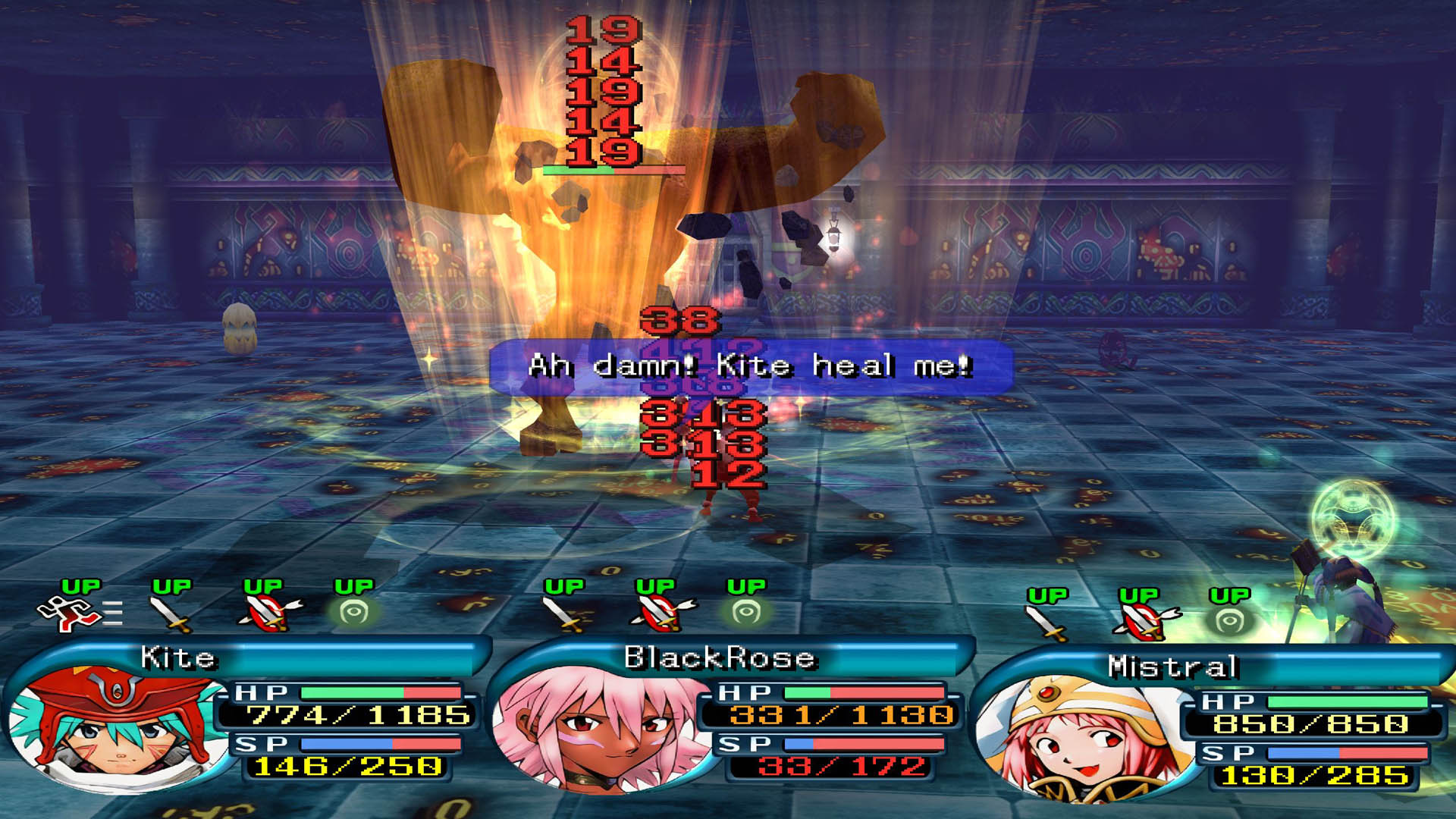
Task: Click Kite's green ring buff icon
Action: coord(353,613)
